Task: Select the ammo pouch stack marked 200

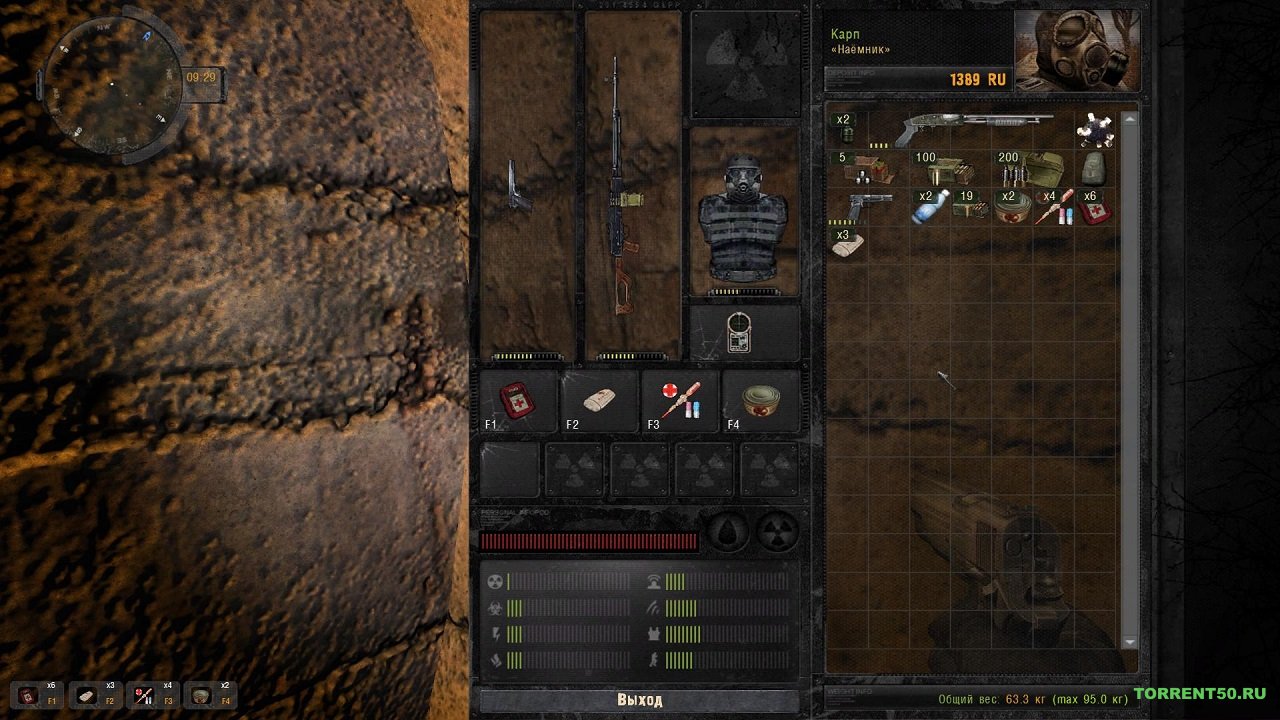Action: 1030,168
